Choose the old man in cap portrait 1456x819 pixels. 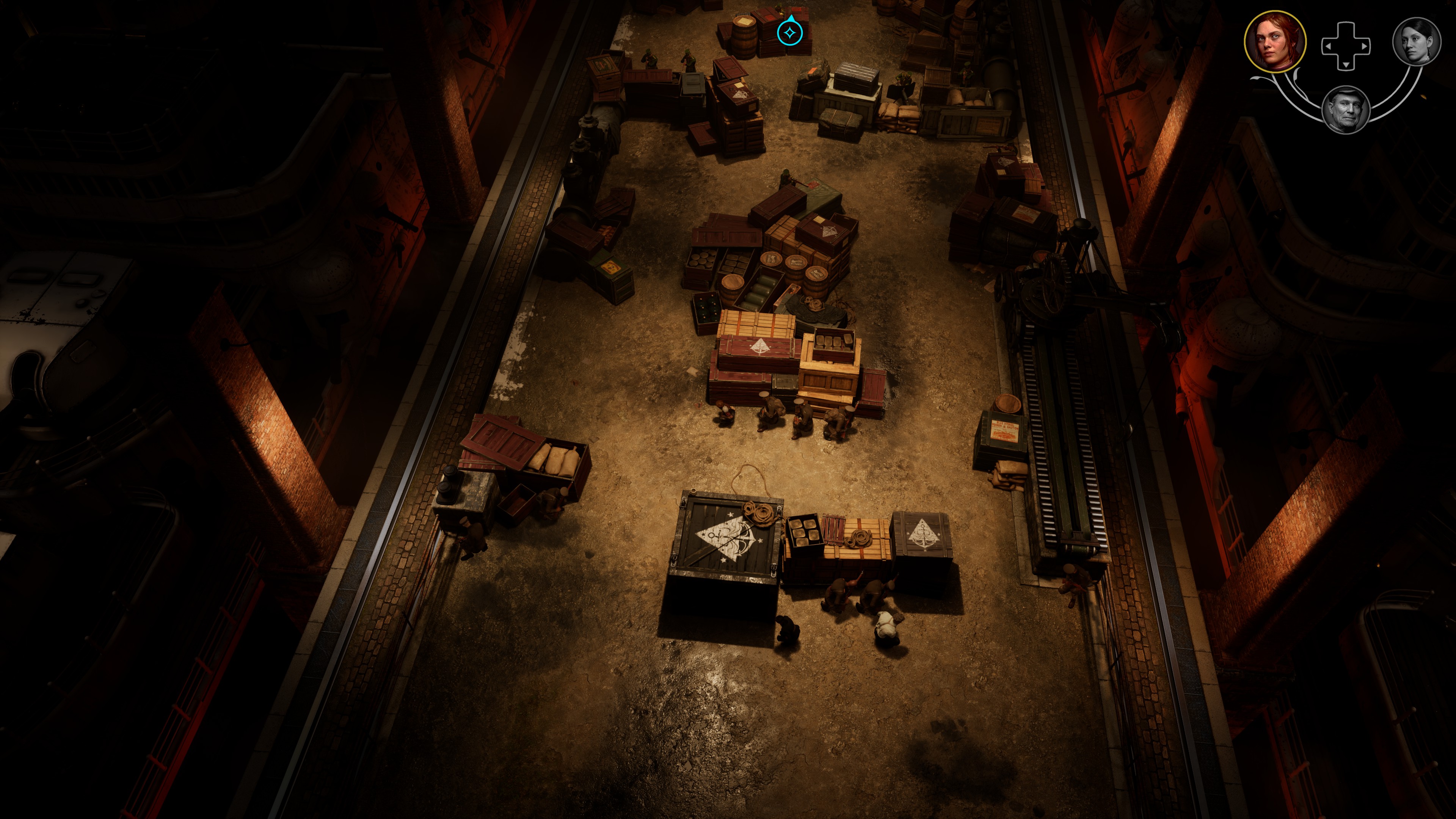click(x=1346, y=110)
